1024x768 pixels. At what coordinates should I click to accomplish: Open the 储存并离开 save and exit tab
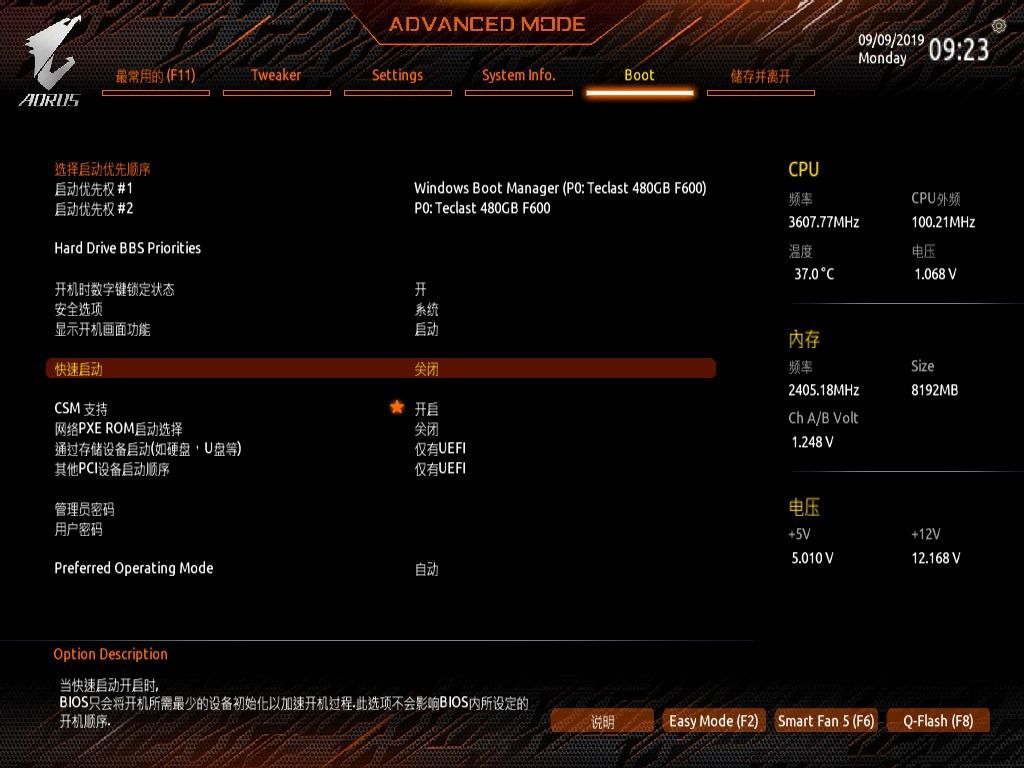[x=760, y=76]
